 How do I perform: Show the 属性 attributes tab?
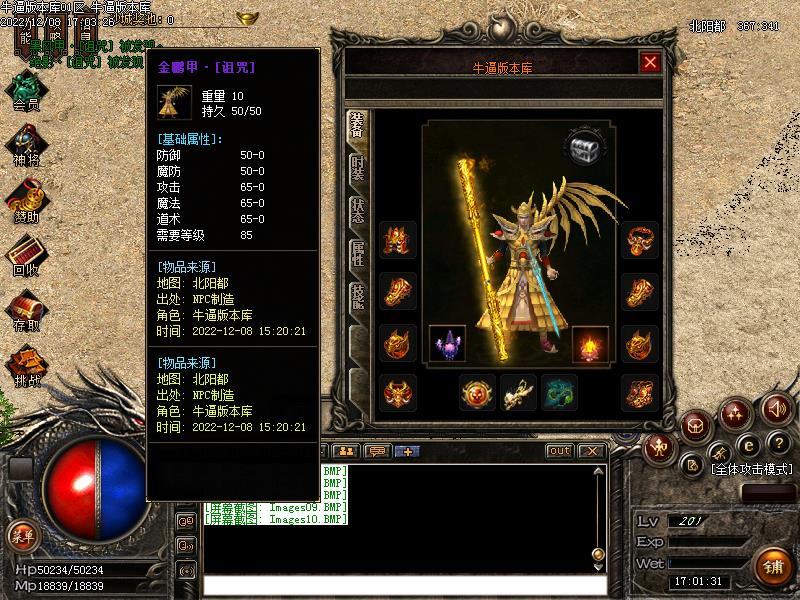pyautogui.click(x=357, y=254)
